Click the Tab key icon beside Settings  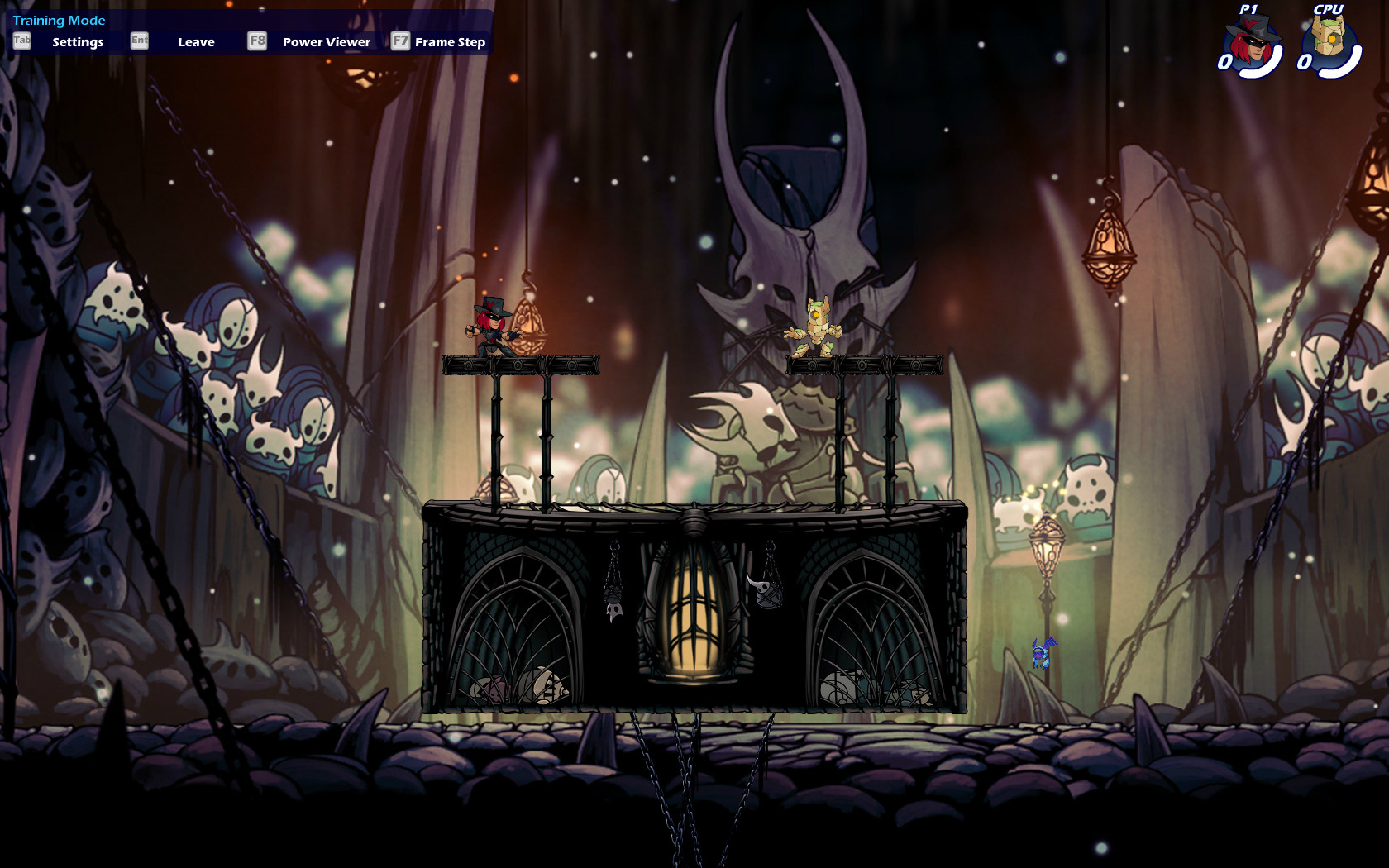[x=21, y=40]
